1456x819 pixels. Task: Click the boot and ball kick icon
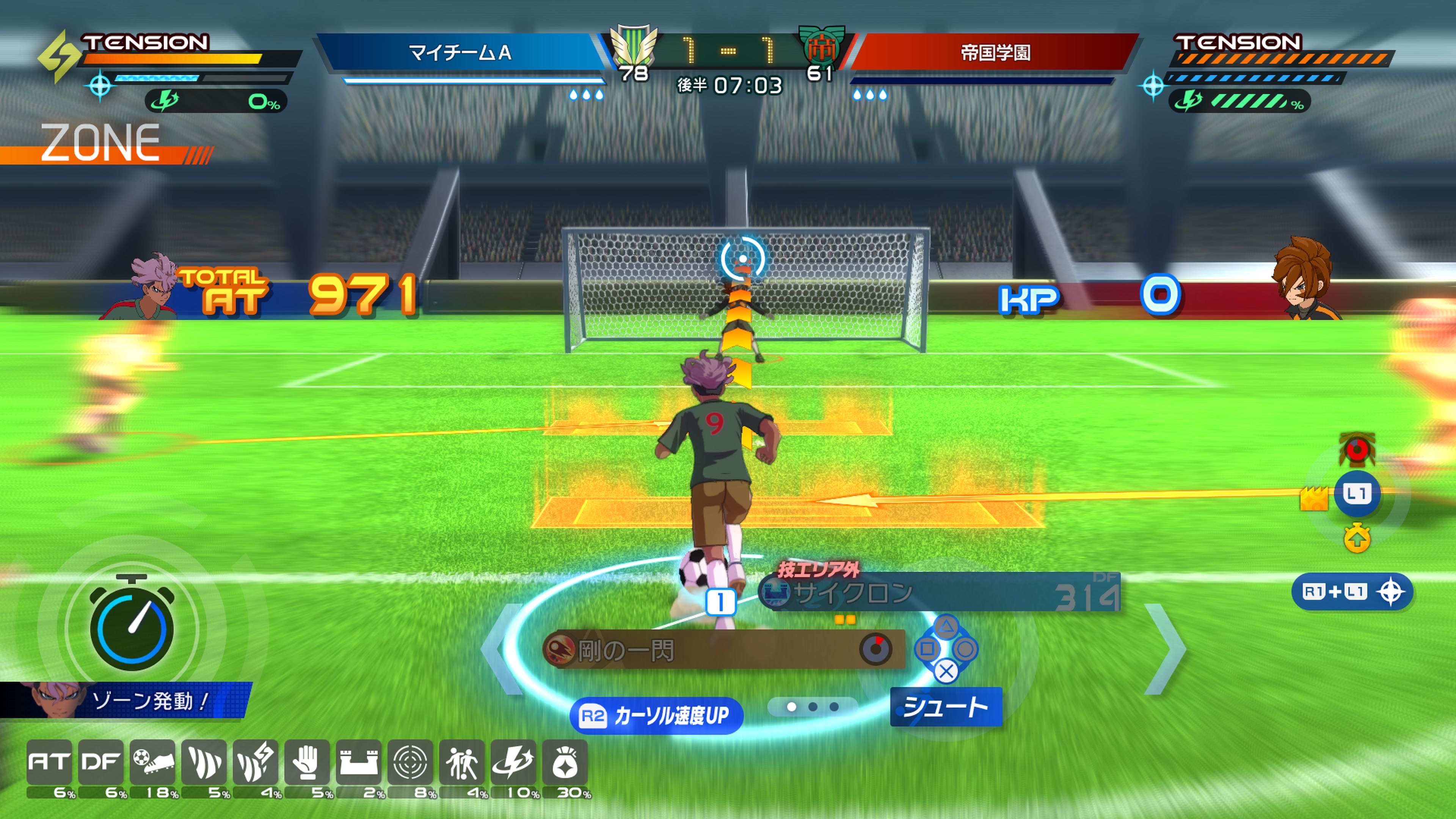coord(152,763)
